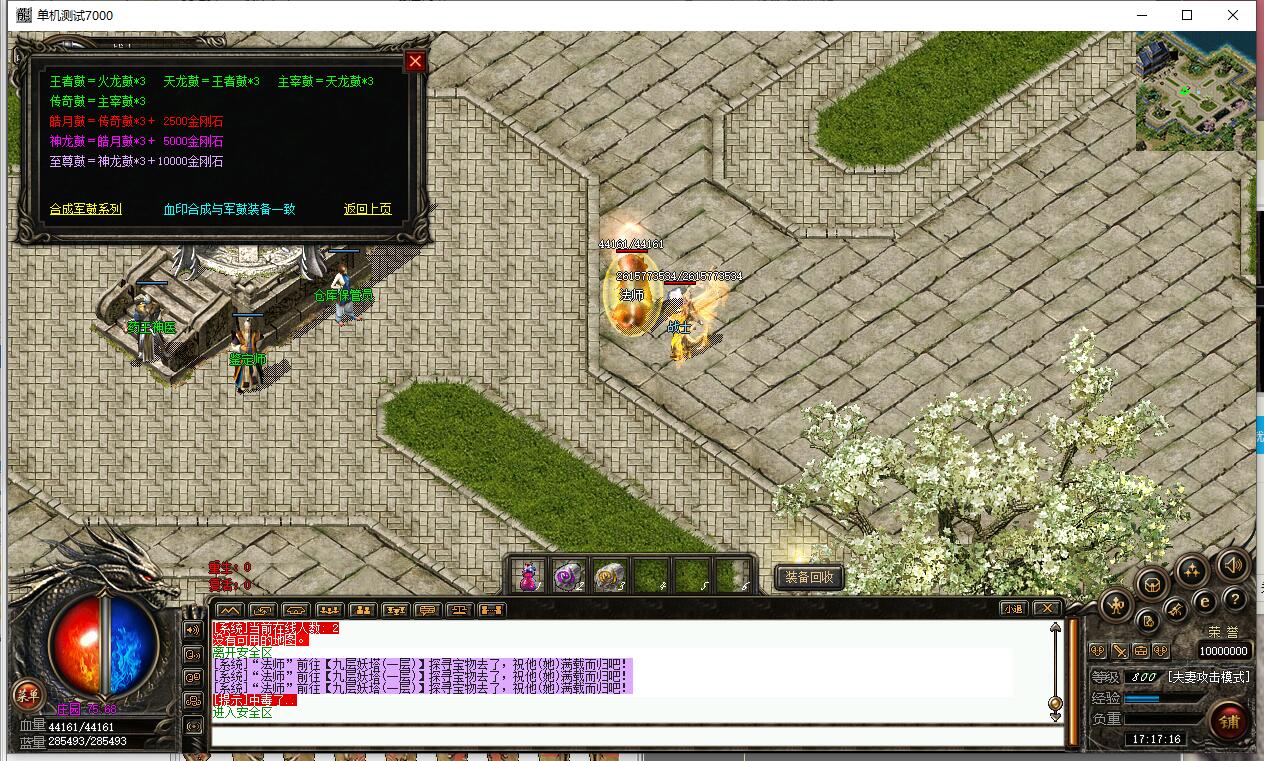This screenshot has width=1264, height=761.
Task: Open help with the question mark icon
Action: click(x=1236, y=599)
